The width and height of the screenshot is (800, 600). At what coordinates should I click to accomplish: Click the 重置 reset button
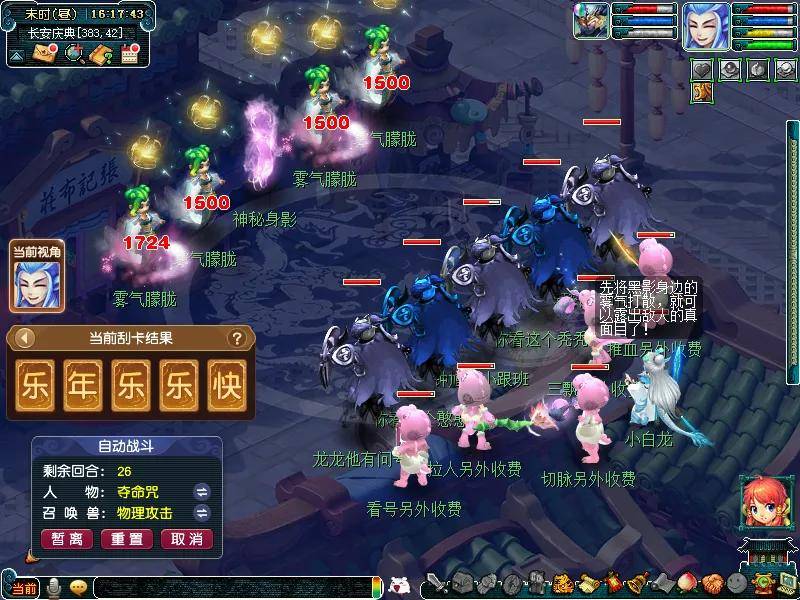click(127, 539)
